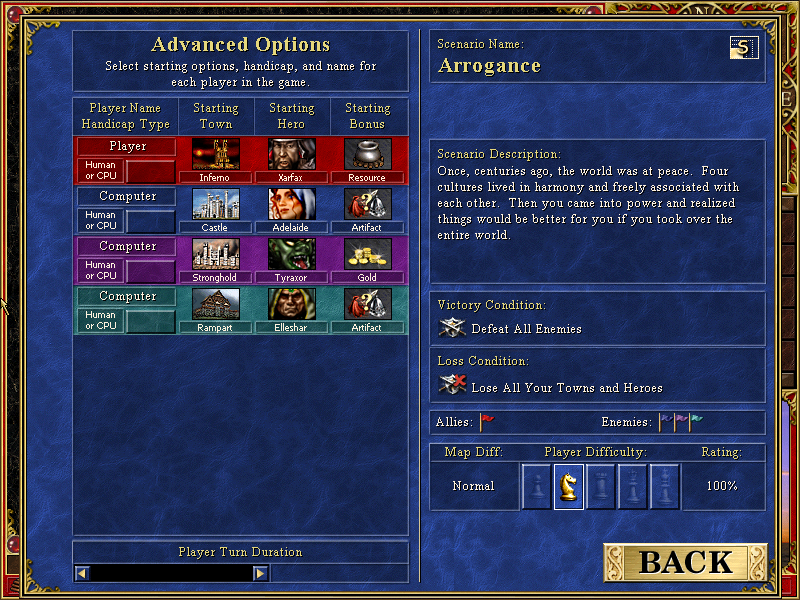Select Adelaide hero portrait
This screenshot has width=800, height=600.
click(292, 204)
